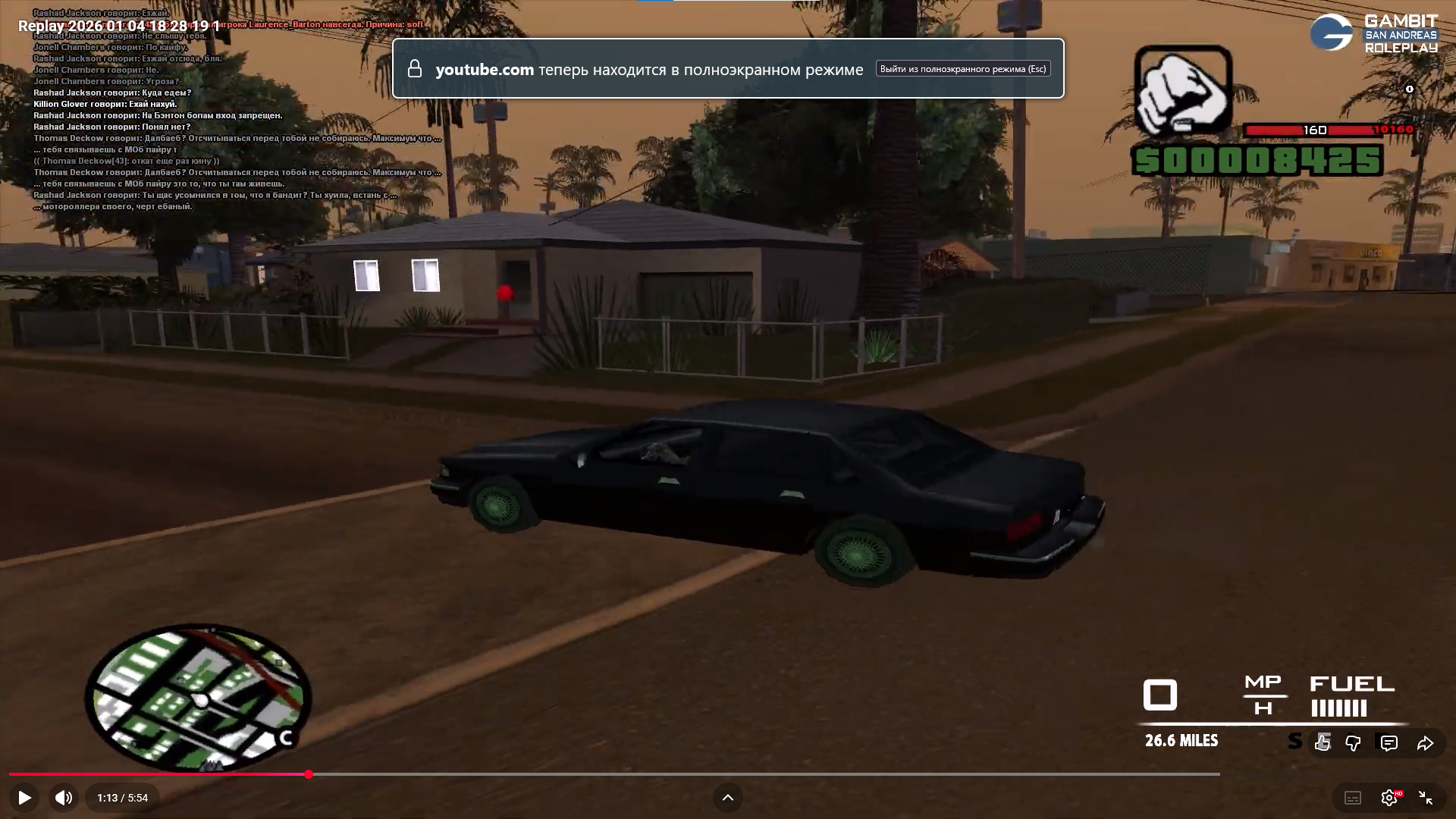Expand the up-arrow chevron panel
This screenshot has height=819, width=1456.
coord(727,798)
